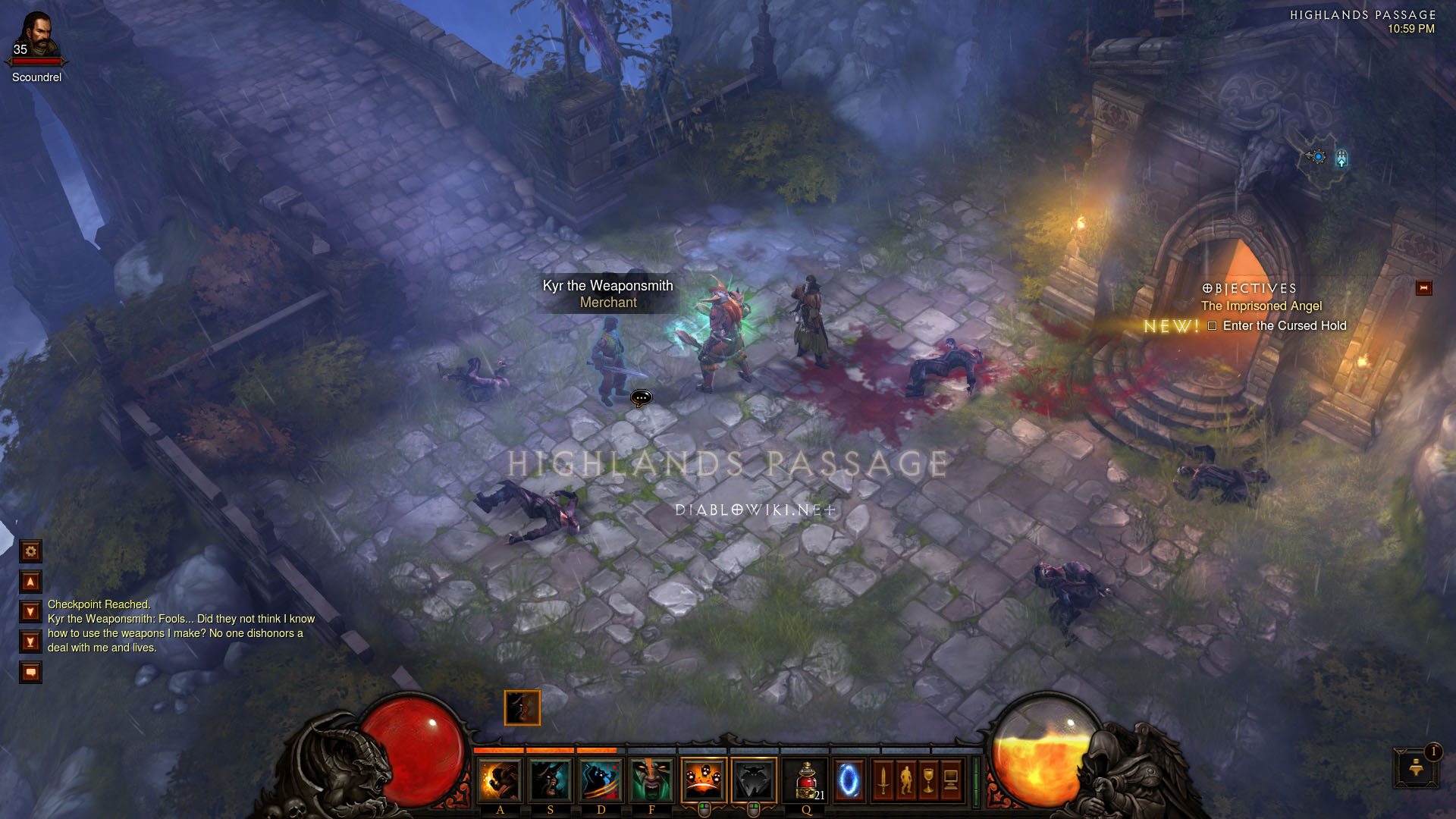Open the blue town portal

pos(849,780)
